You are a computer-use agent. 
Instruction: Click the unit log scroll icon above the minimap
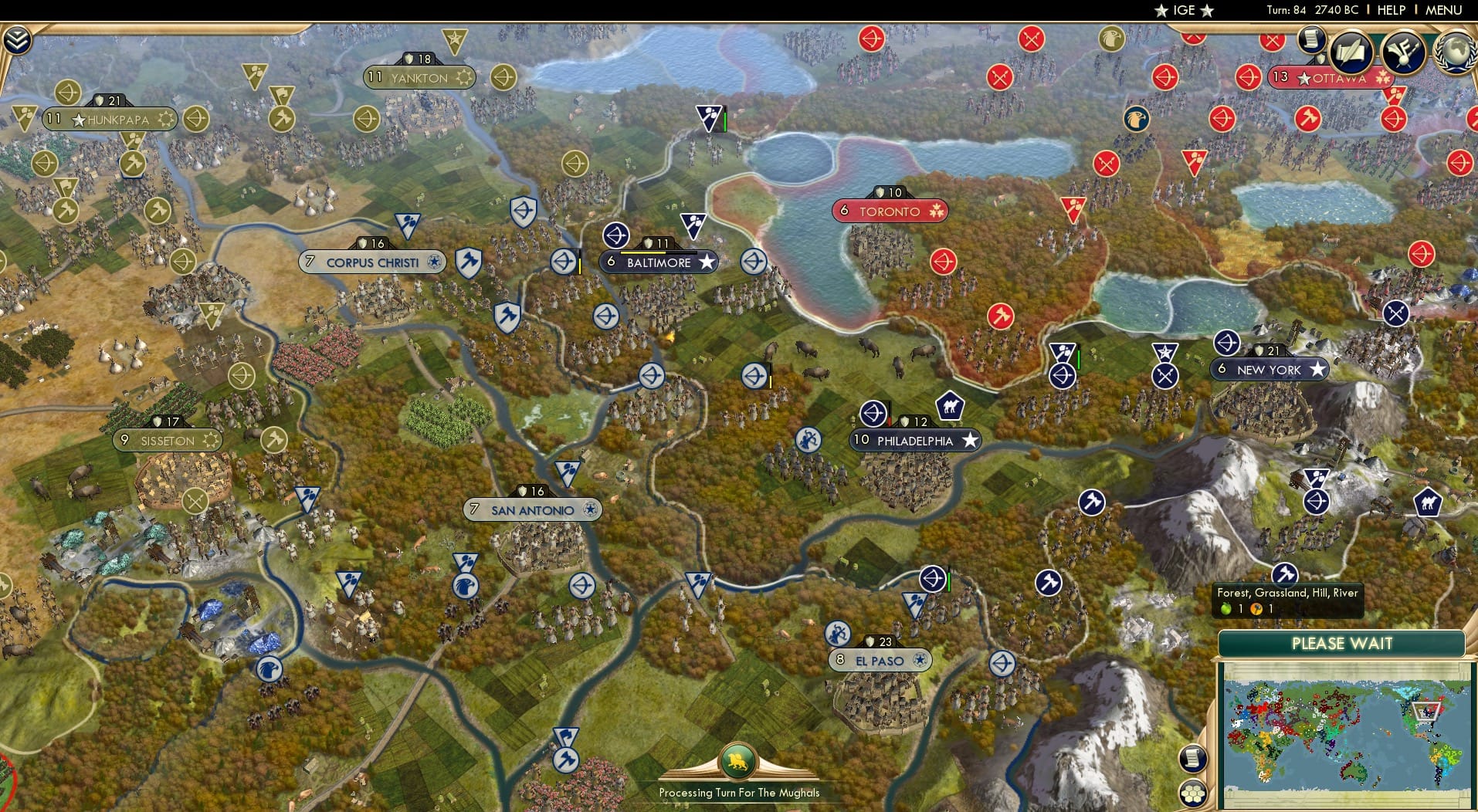[x=1192, y=759]
